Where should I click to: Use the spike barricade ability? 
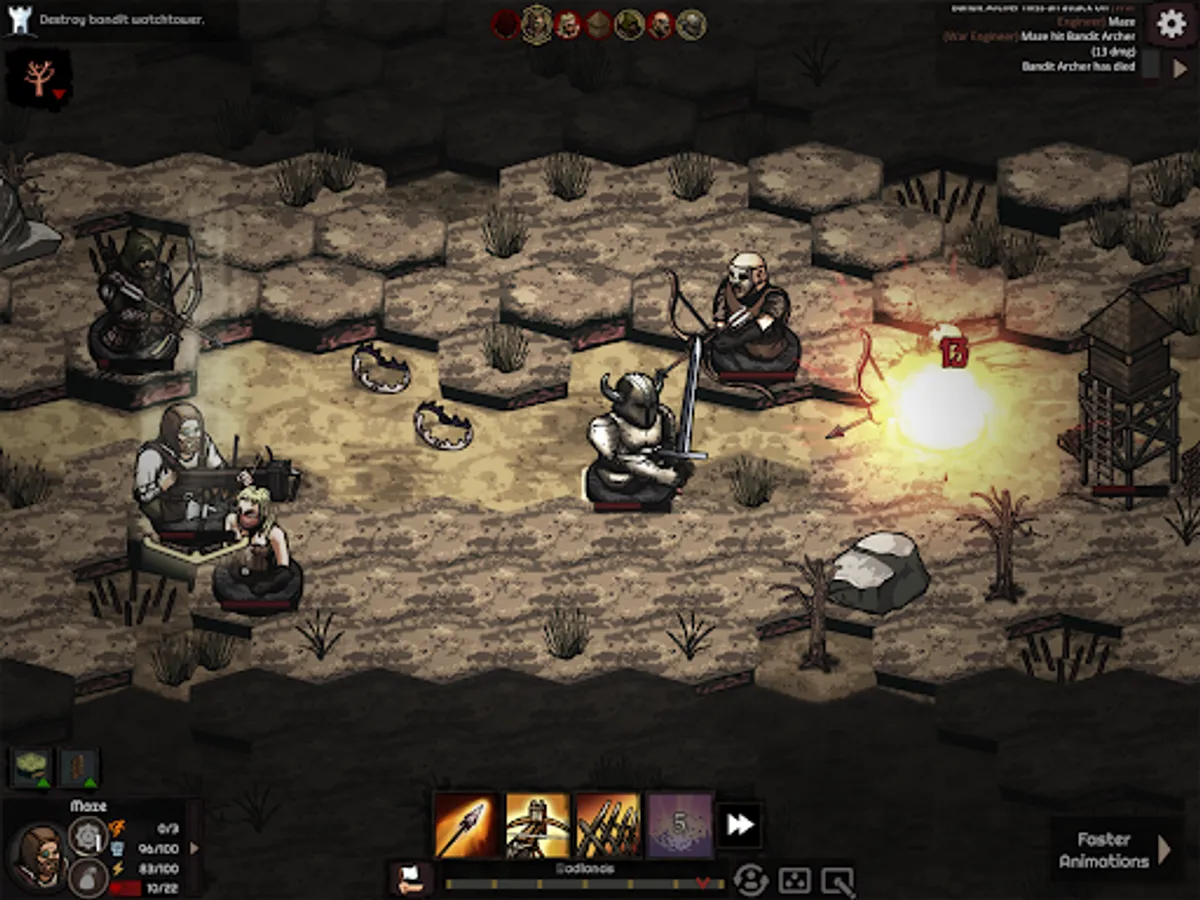(x=608, y=825)
